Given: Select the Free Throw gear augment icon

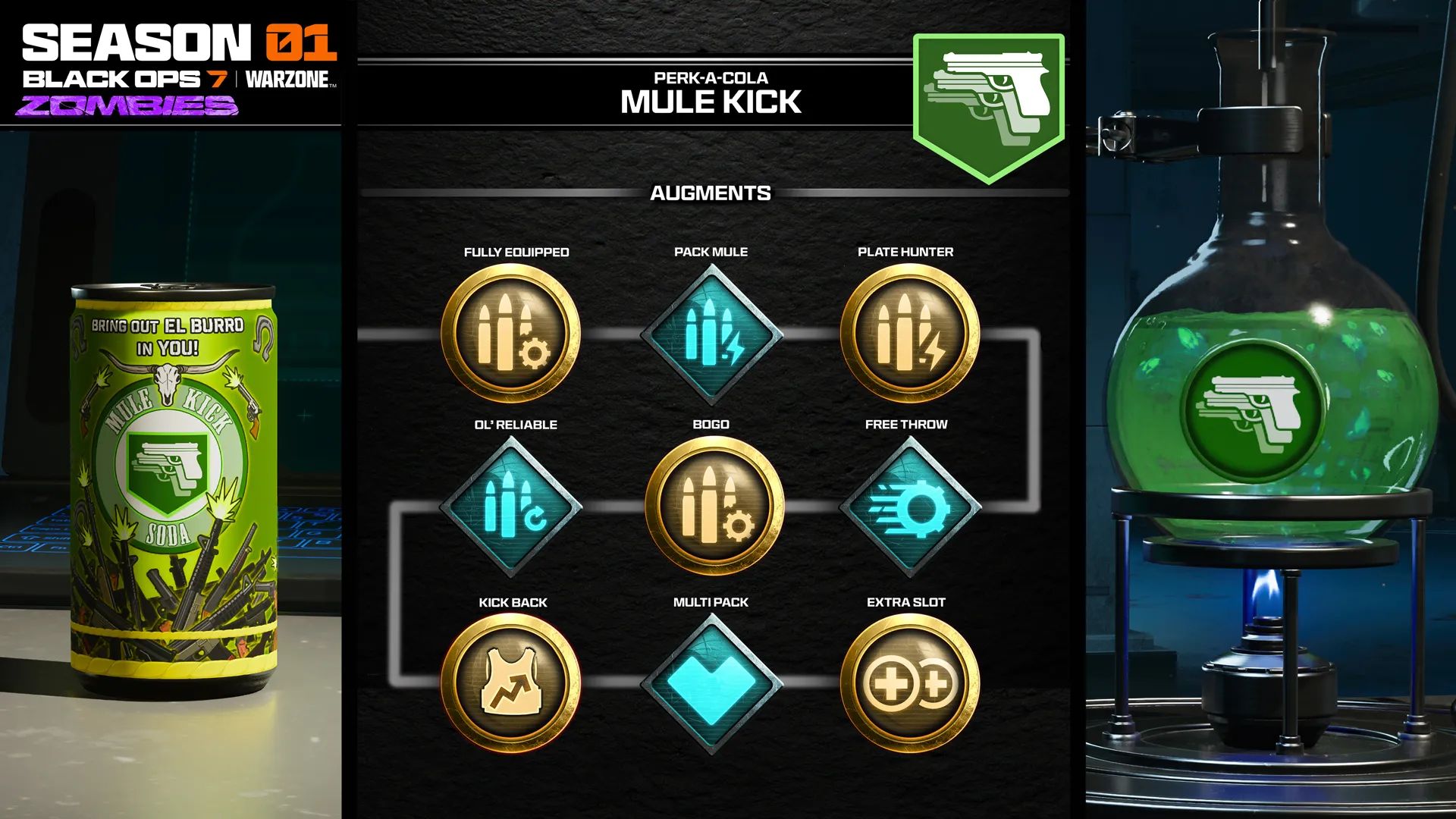Looking at the screenshot, I should pyautogui.click(x=909, y=507).
